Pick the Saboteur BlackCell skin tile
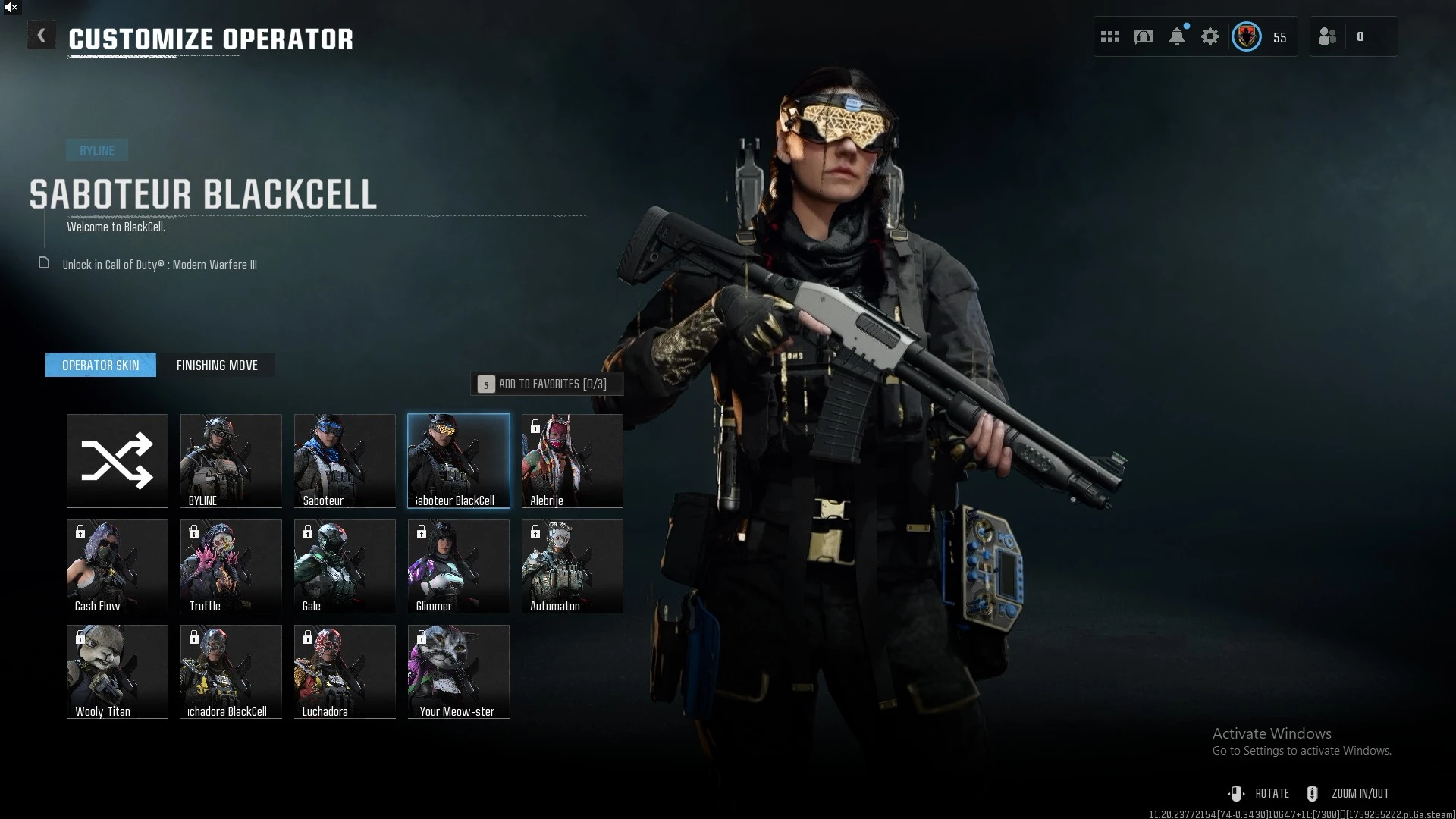1456x819 pixels. [459, 460]
